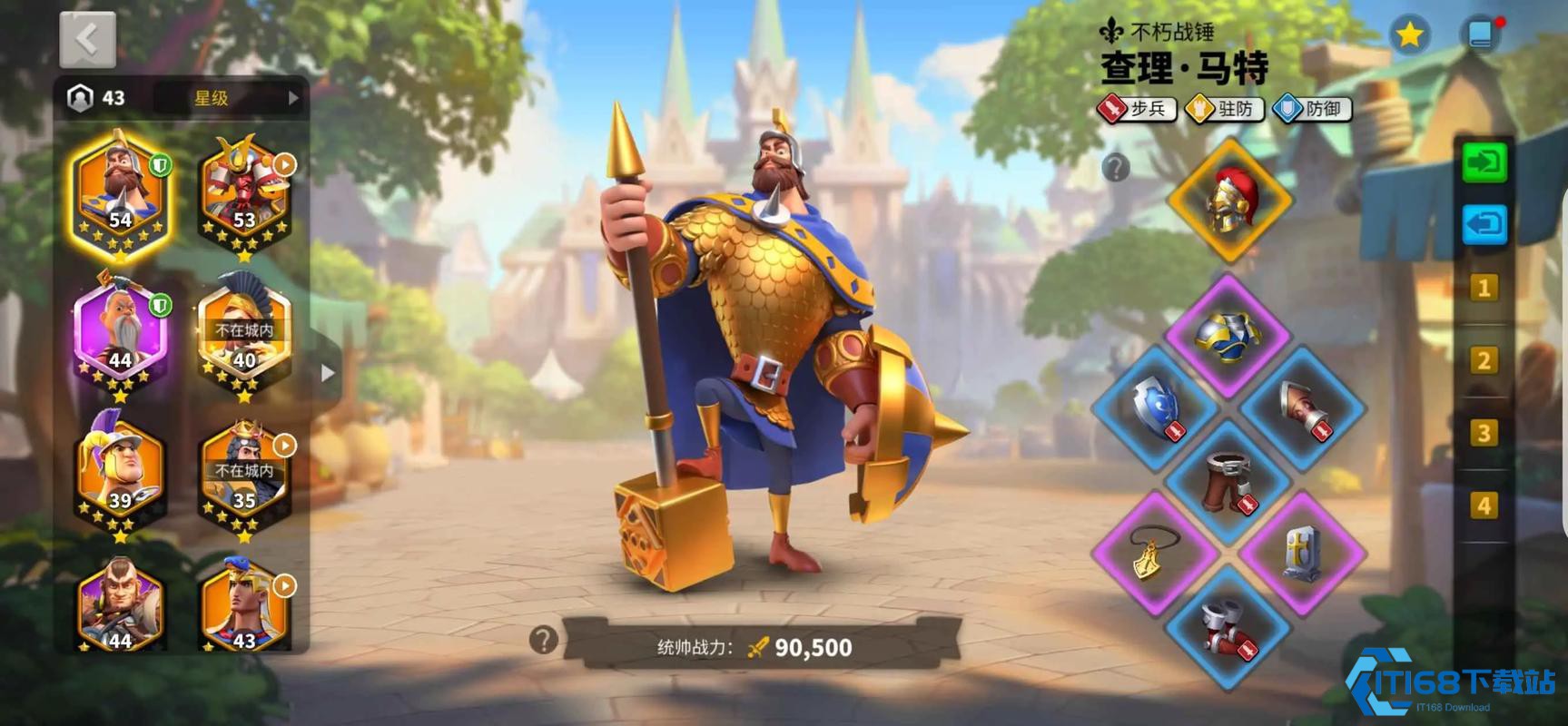Switch to equipment preset tab 1

tap(1484, 287)
